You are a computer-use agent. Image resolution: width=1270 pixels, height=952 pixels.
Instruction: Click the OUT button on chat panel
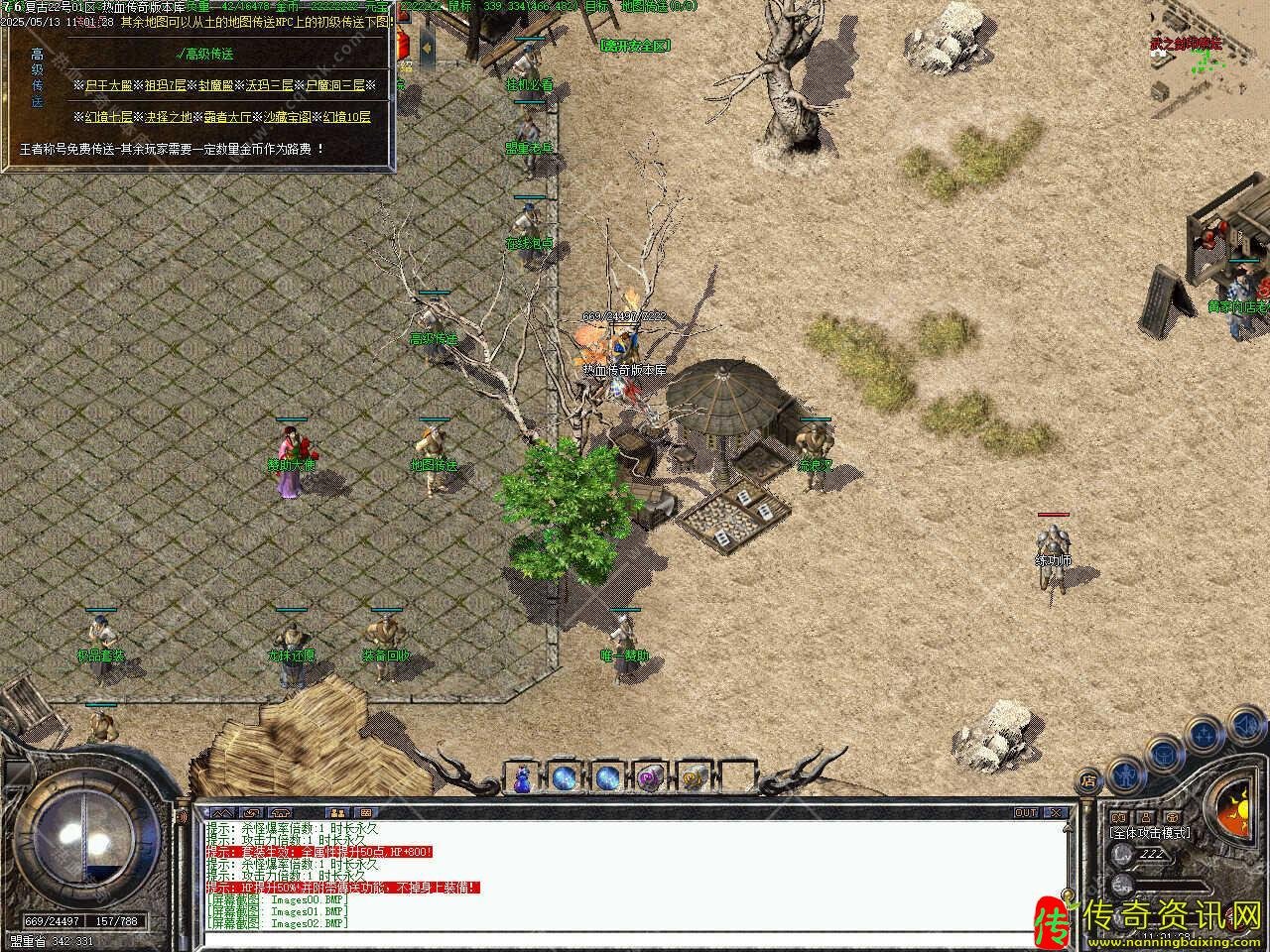[x=1025, y=812]
